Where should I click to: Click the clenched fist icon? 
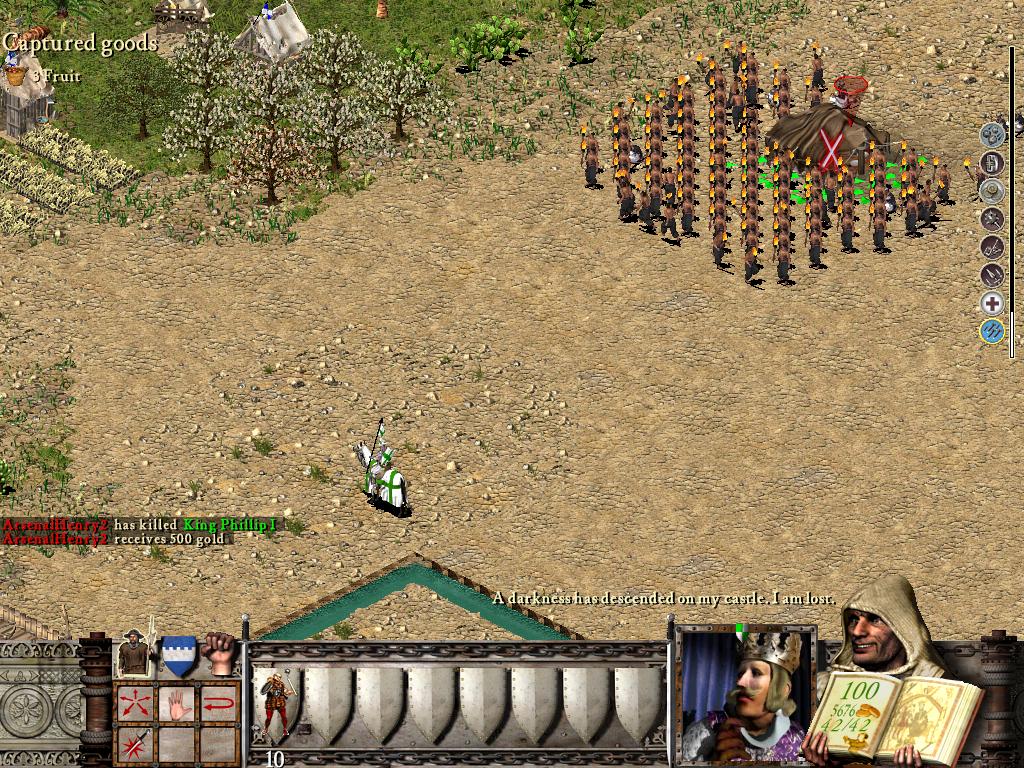click(x=221, y=653)
